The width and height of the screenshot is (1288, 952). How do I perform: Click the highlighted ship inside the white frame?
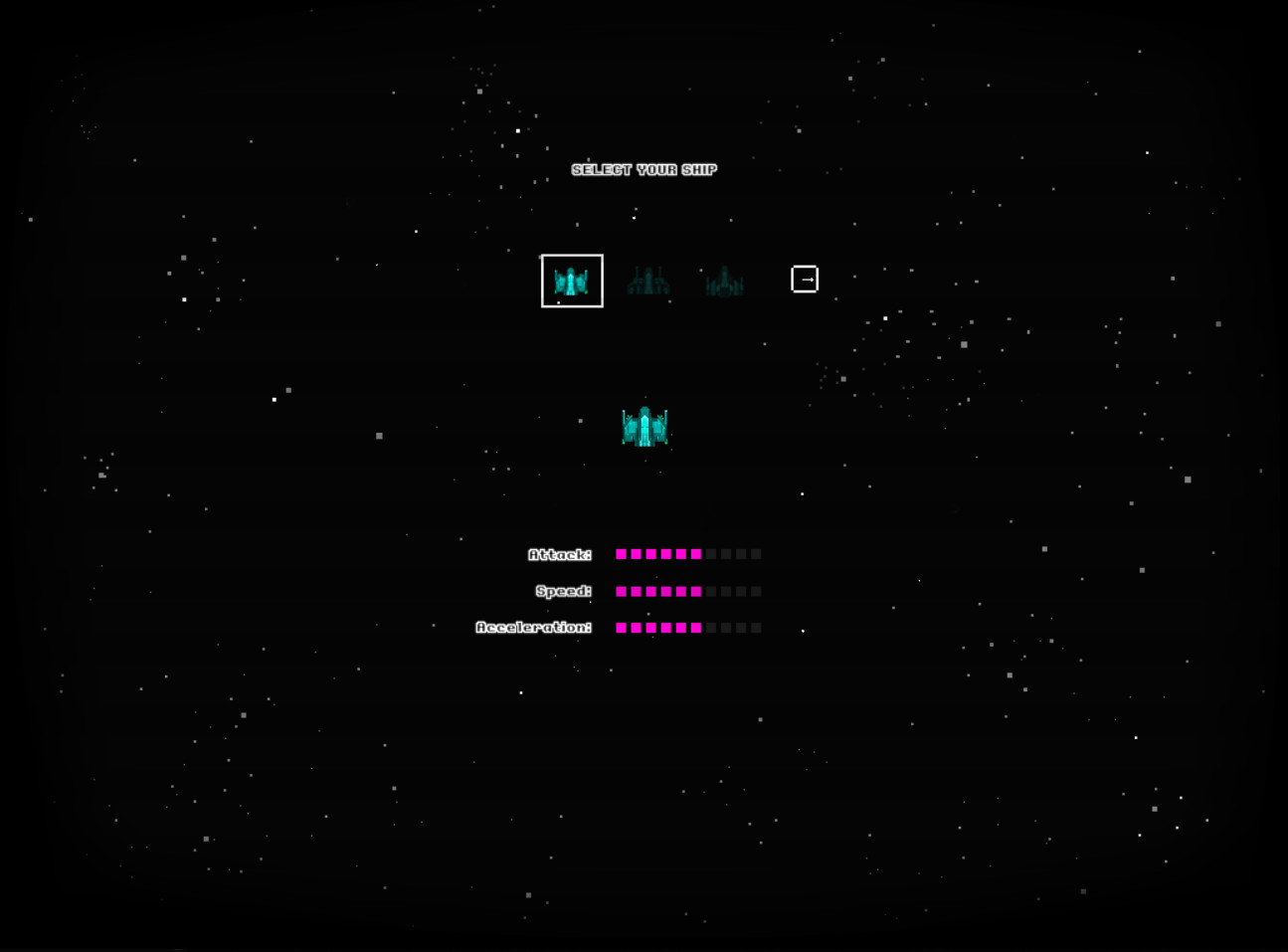[572, 280]
